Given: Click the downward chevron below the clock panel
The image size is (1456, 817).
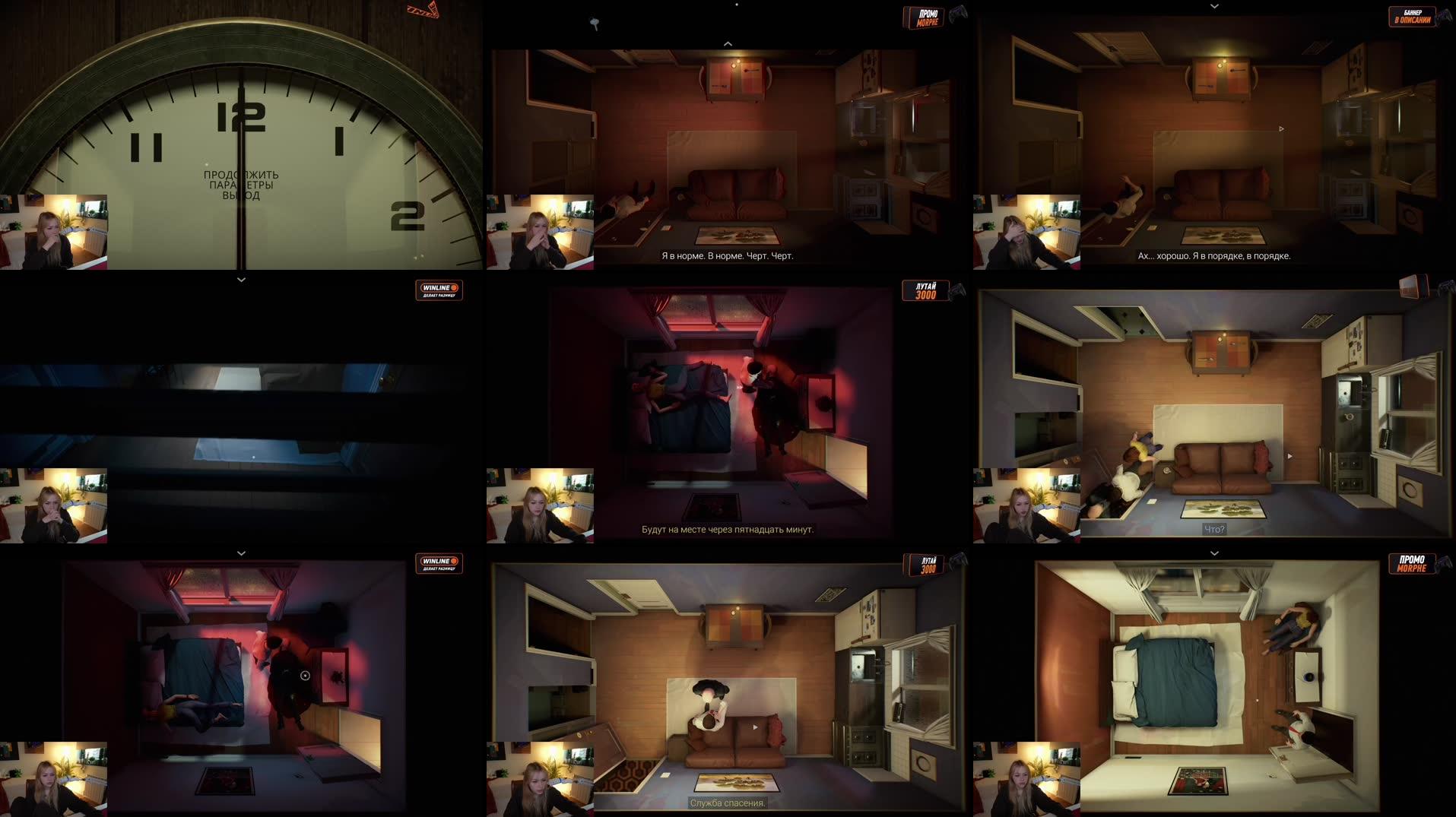Looking at the screenshot, I should coord(242,280).
